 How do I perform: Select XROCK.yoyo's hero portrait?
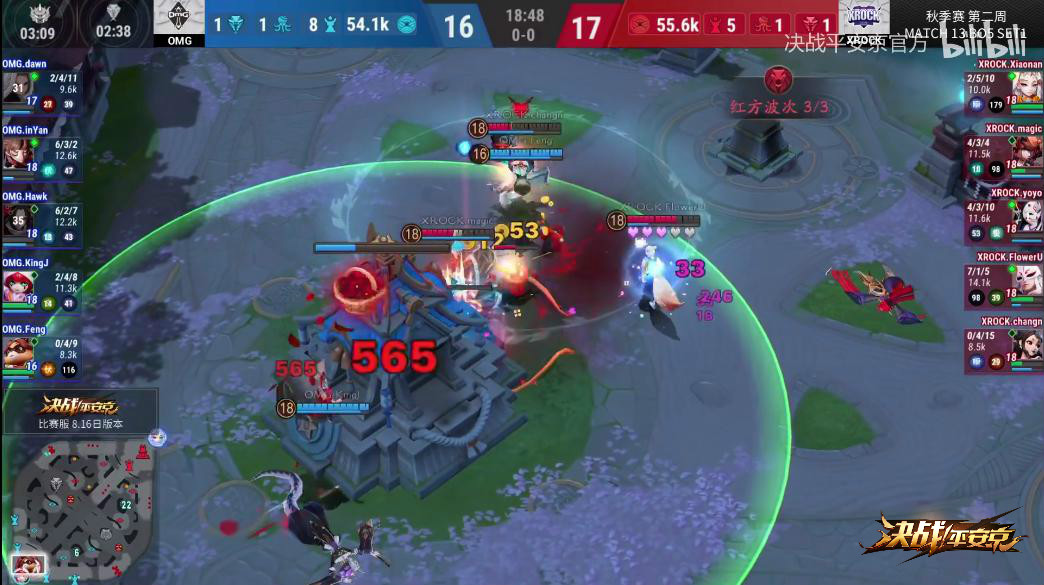pos(1027,217)
